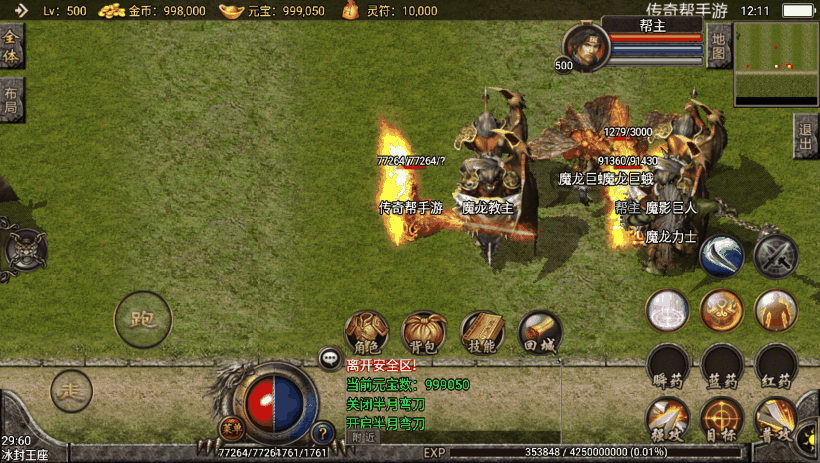
Task: Open the 技能 skills book
Action: pos(482,333)
